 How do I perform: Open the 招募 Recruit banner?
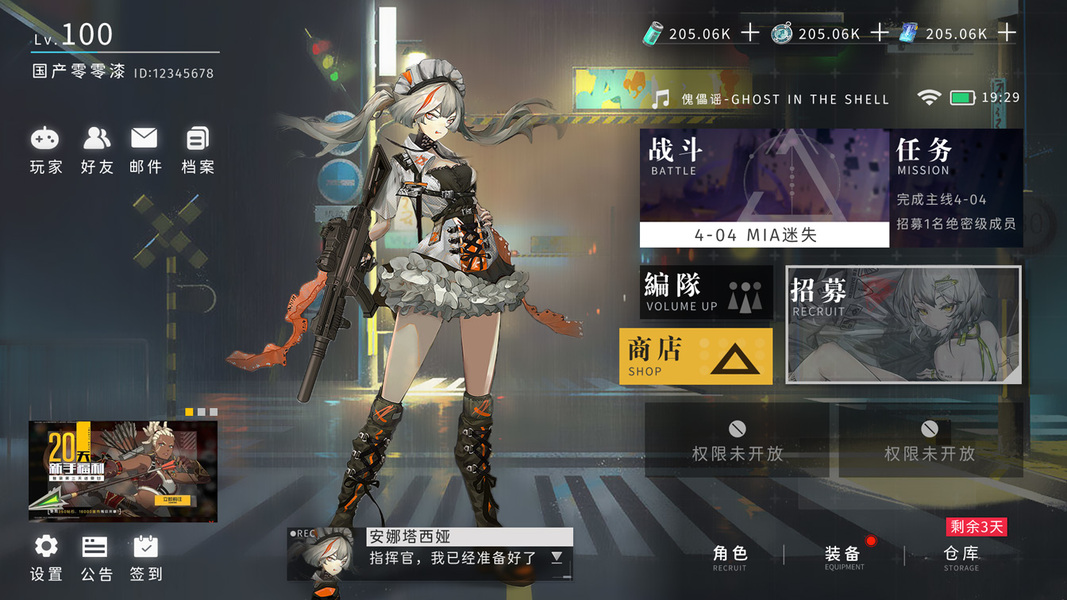[904, 324]
